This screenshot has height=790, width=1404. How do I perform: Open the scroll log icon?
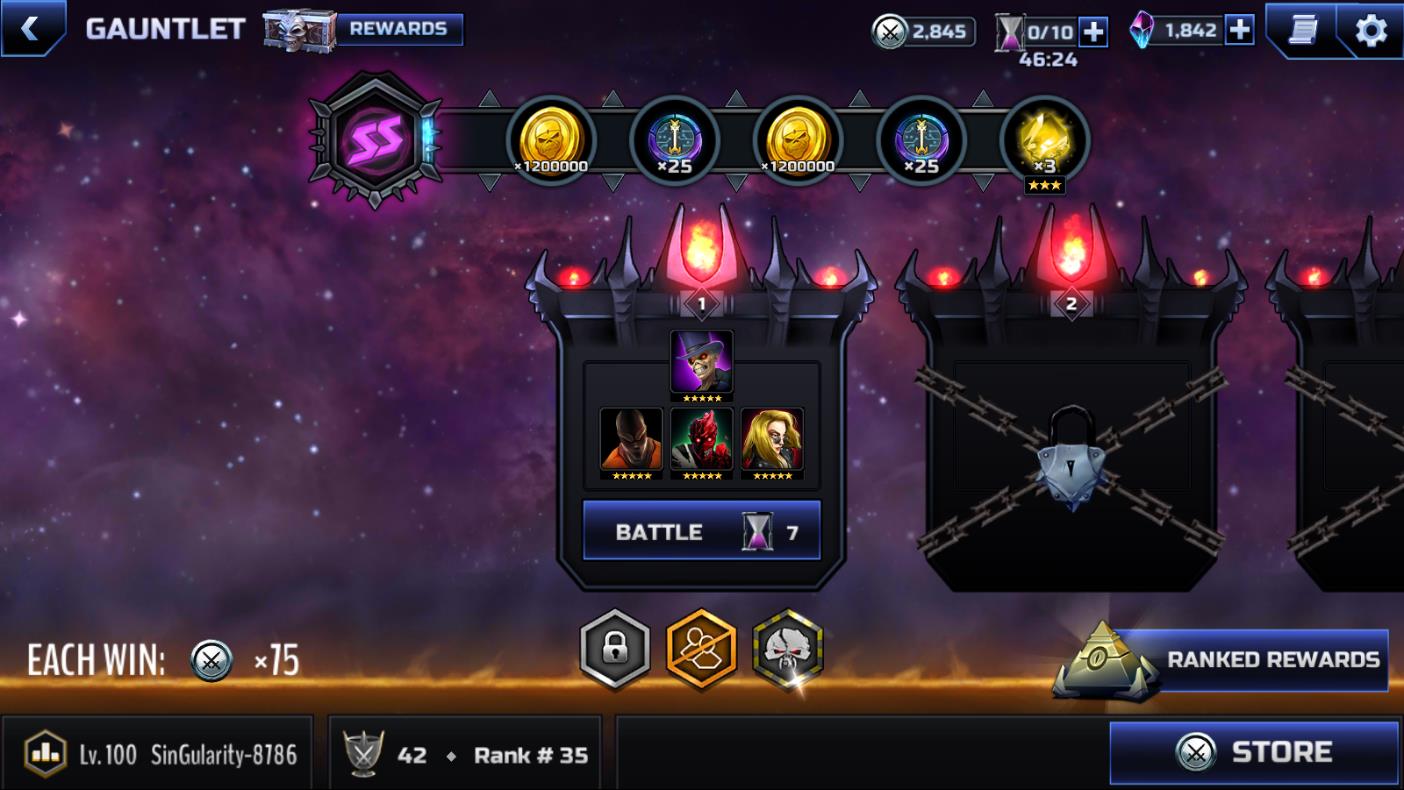(x=1302, y=30)
